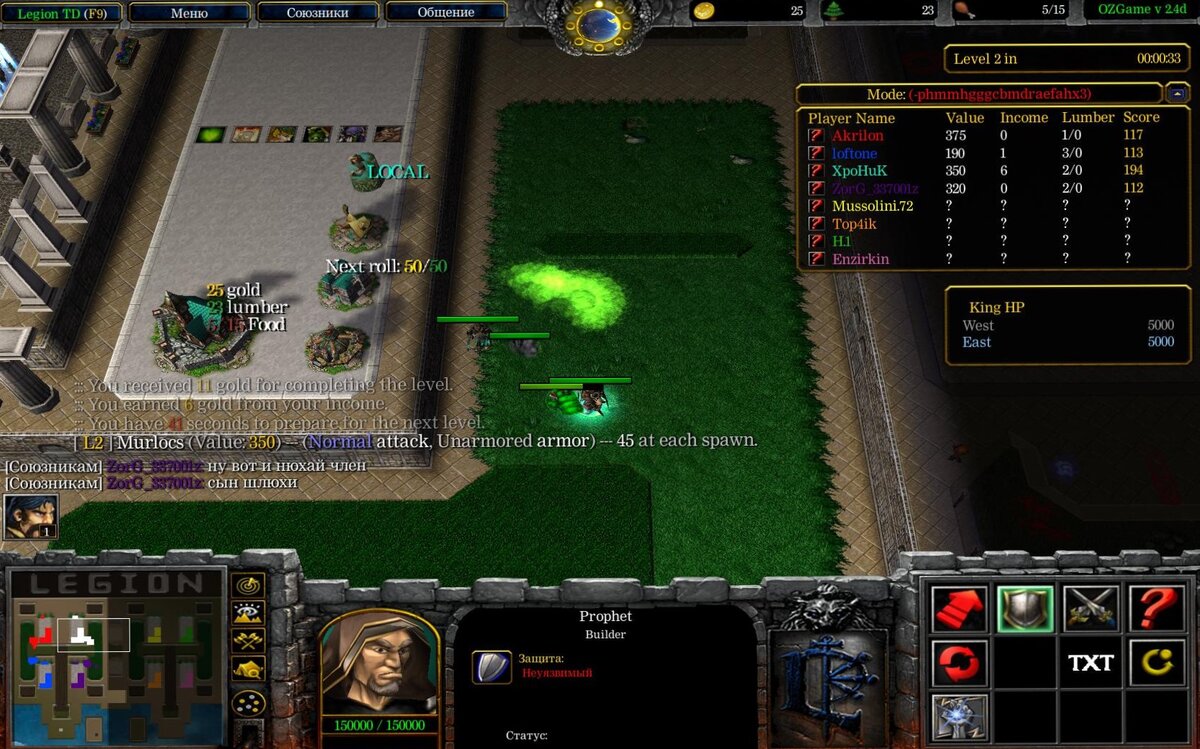Open the Союзники allies panel
This screenshot has height=749, width=1200.
318,13
